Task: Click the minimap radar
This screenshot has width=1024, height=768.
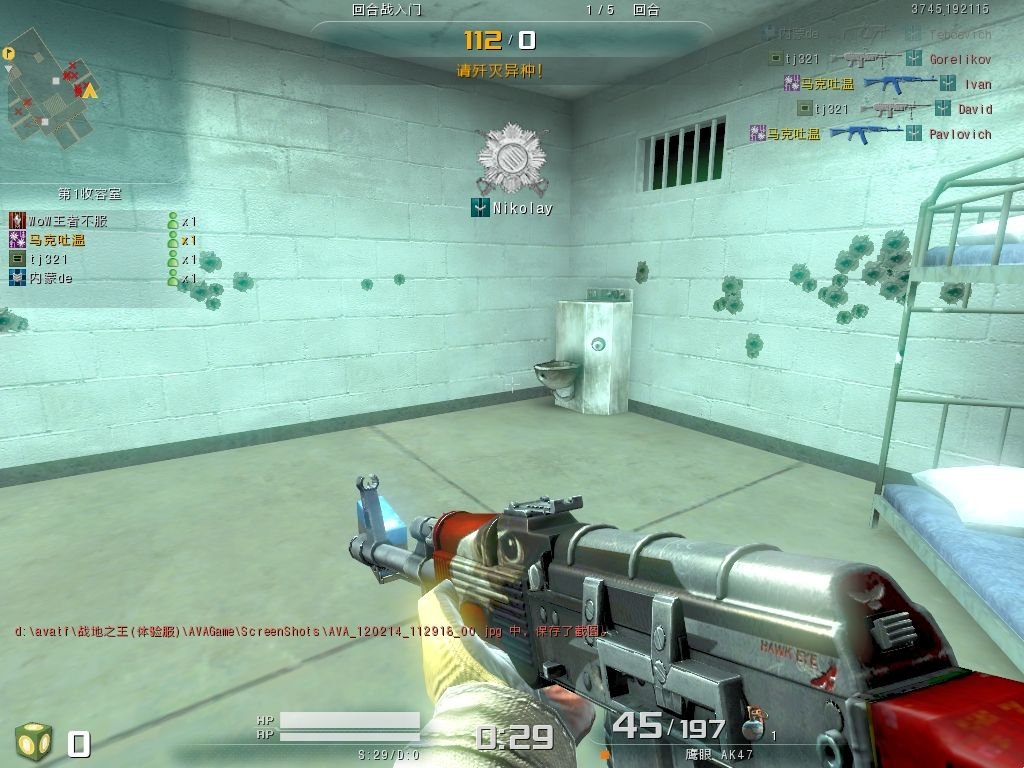Action: [52, 87]
